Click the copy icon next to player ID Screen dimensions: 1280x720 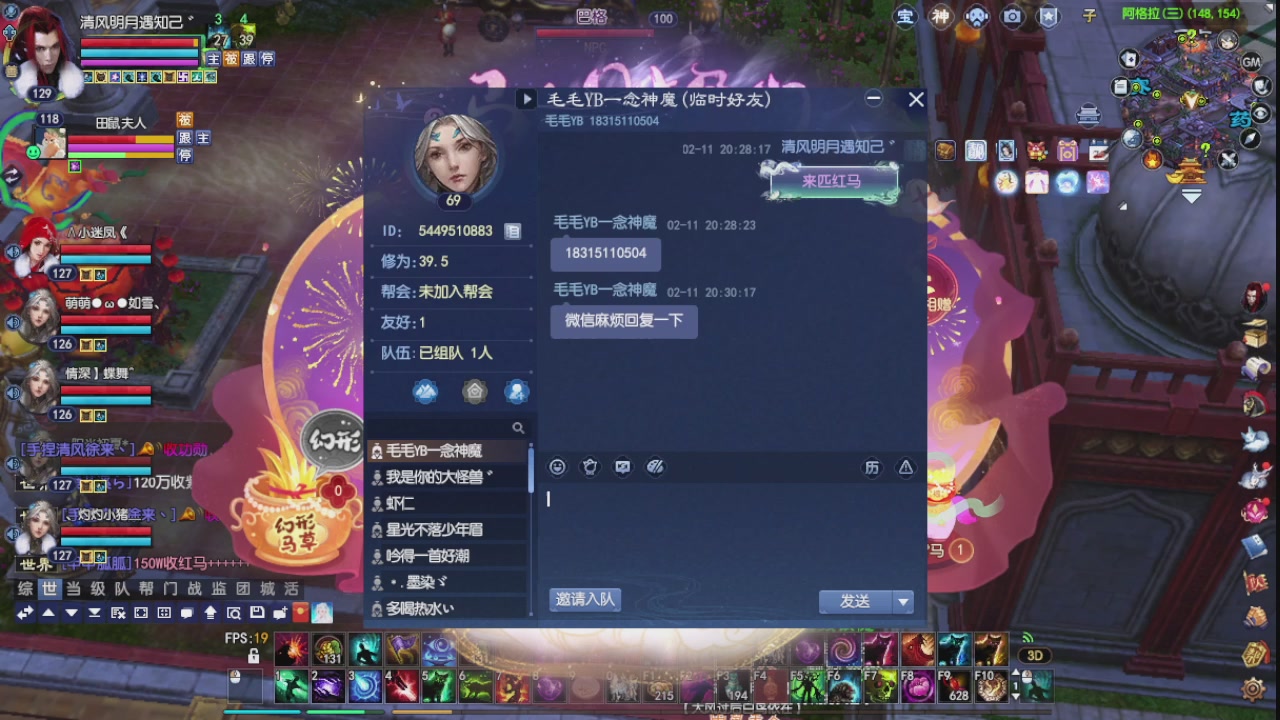513,230
